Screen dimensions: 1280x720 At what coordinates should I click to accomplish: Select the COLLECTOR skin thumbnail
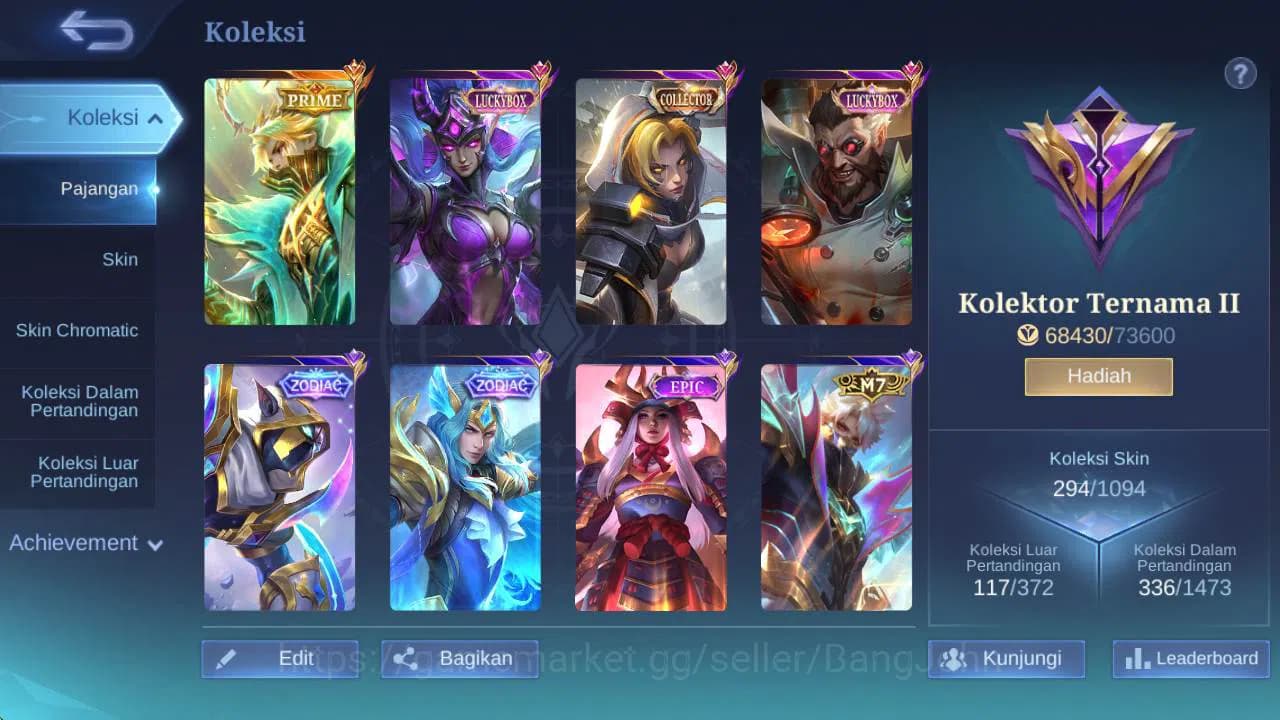pyautogui.click(x=653, y=200)
